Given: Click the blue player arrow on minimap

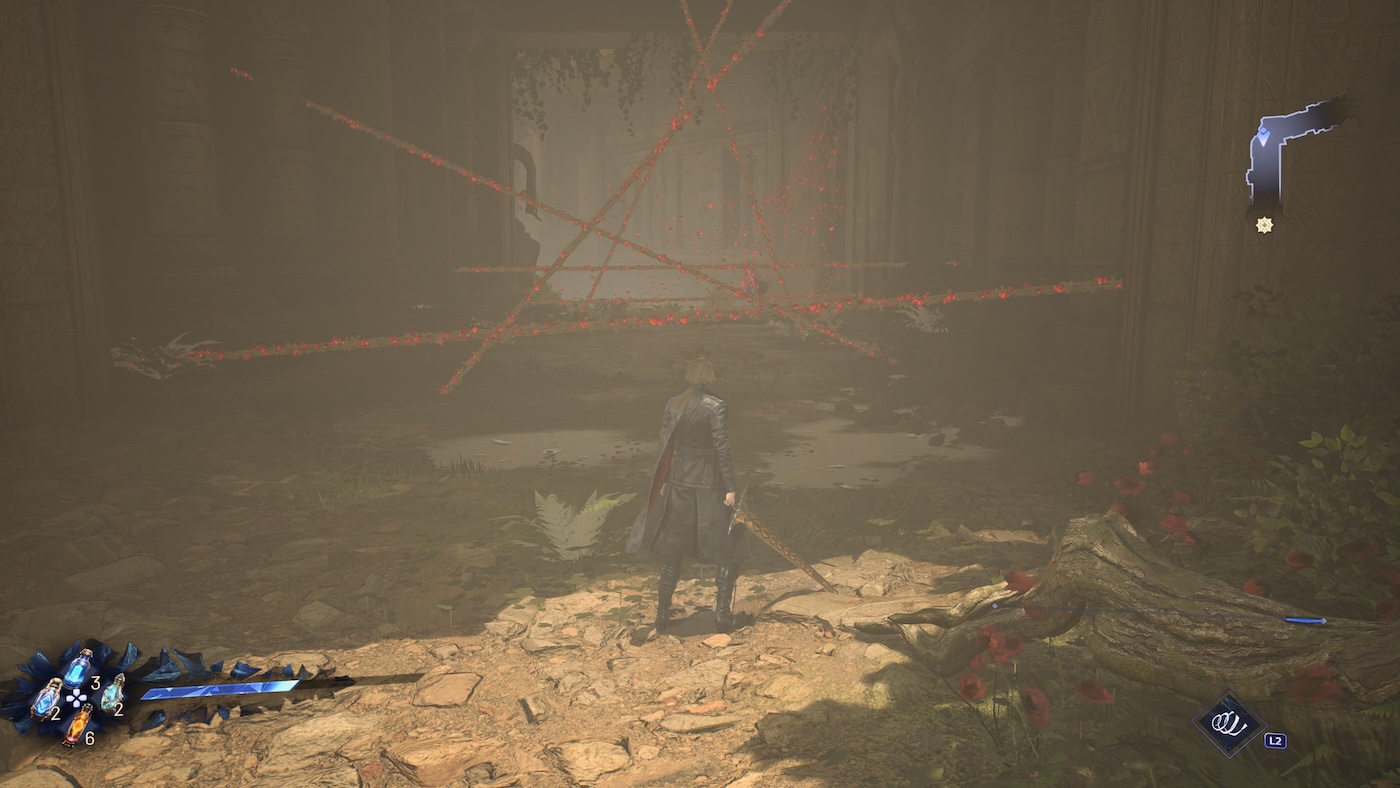Looking at the screenshot, I should (x=1265, y=136).
